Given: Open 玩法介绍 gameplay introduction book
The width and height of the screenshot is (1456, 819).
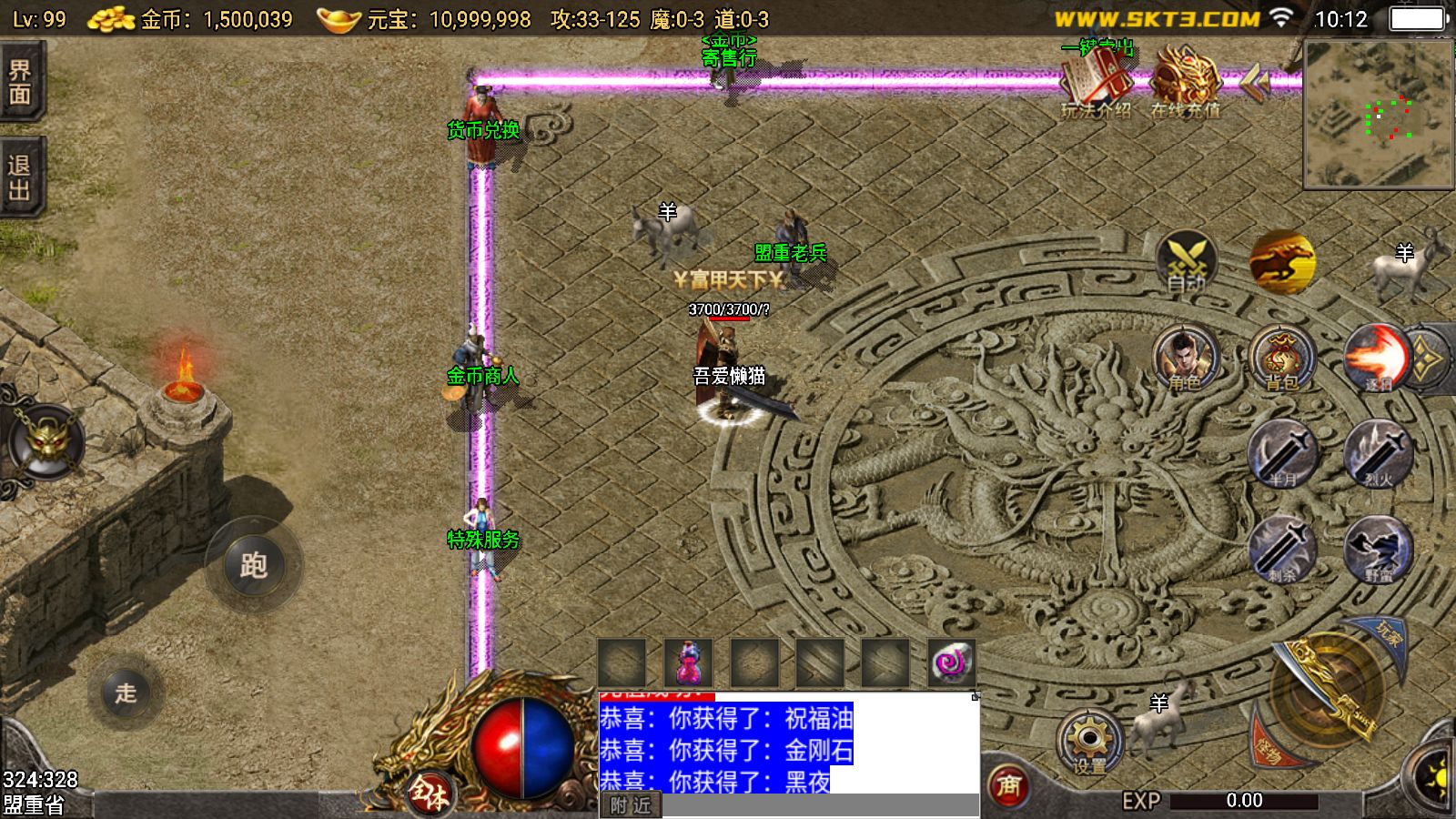Looking at the screenshot, I should [1098, 84].
